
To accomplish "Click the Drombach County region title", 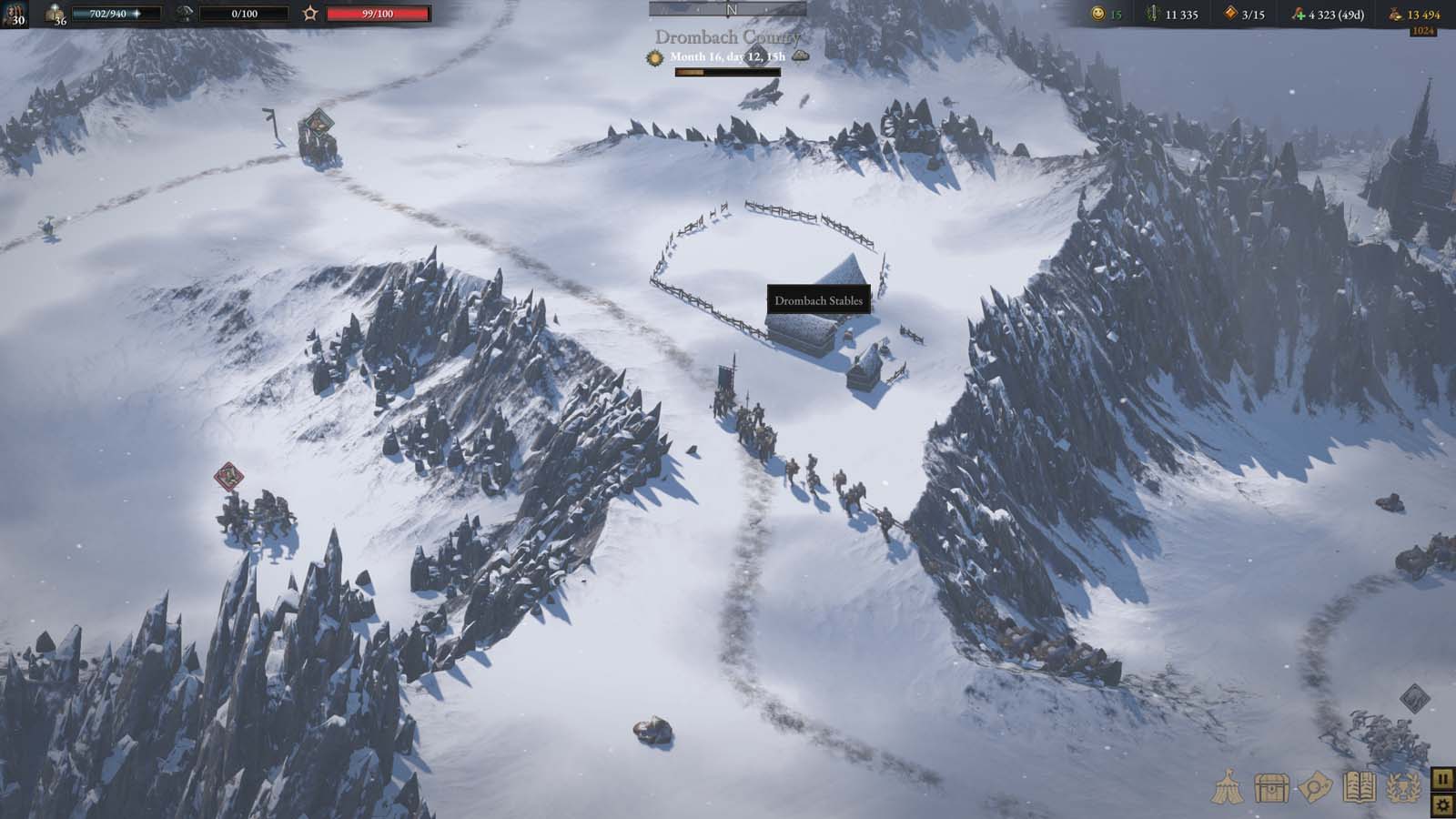I will pos(727,38).
